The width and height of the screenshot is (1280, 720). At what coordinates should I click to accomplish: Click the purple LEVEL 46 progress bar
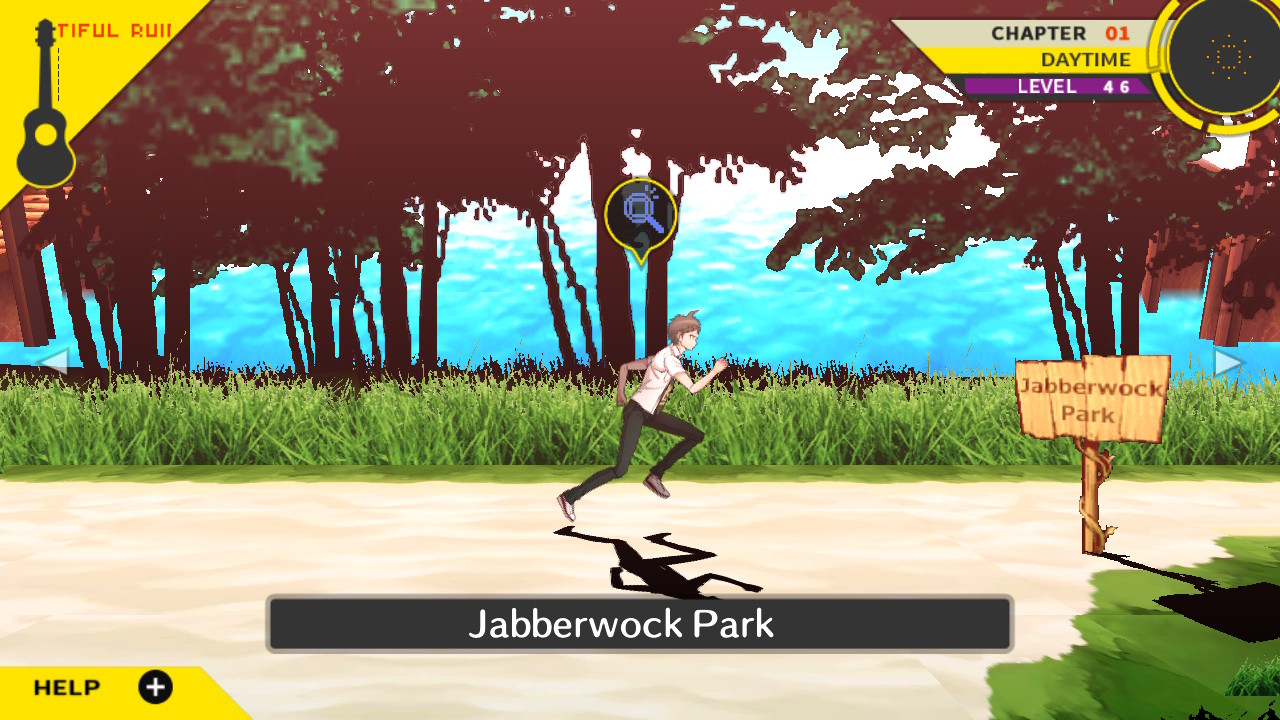coord(1060,86)
